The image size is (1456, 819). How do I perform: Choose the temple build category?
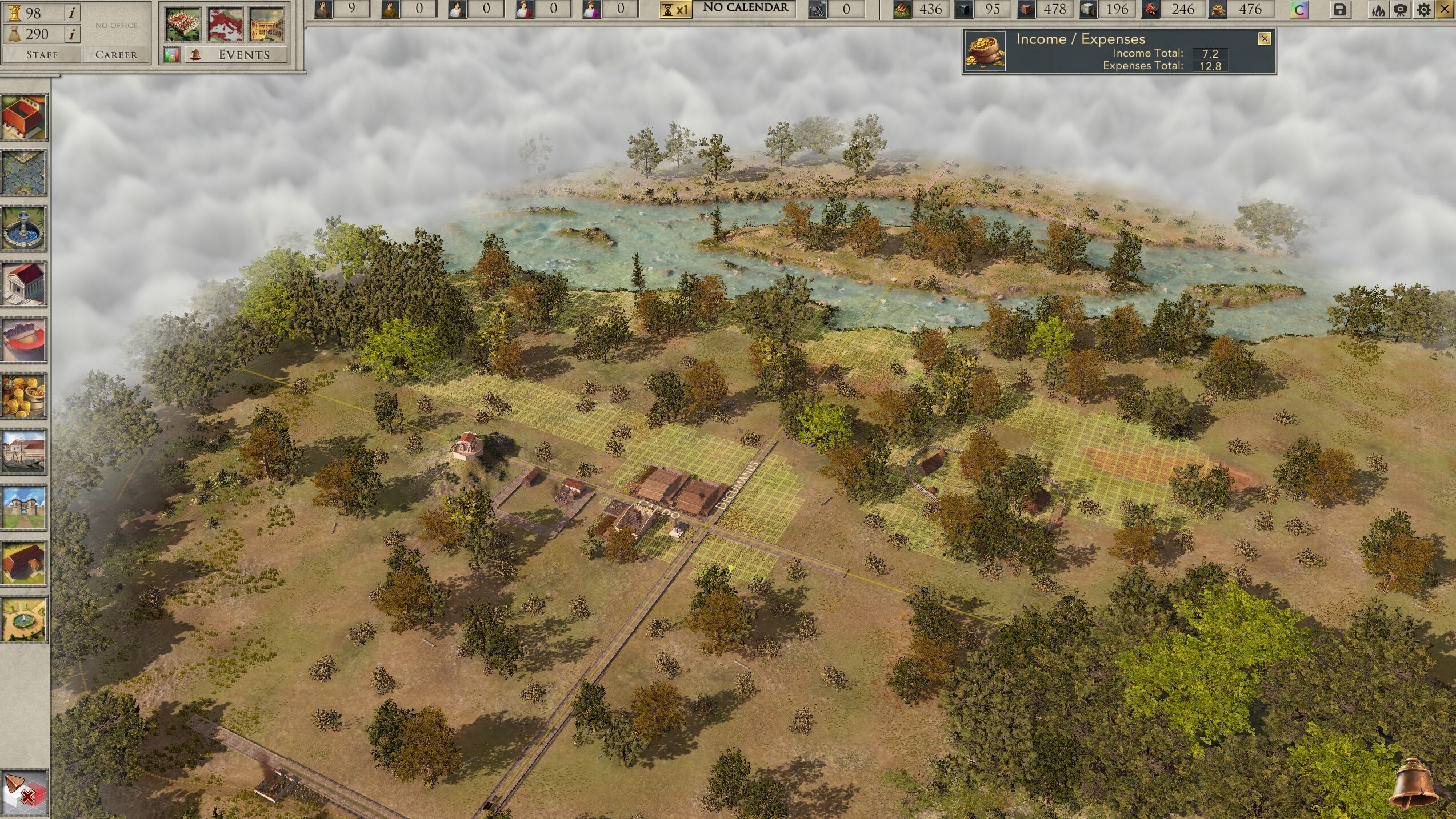24,284
